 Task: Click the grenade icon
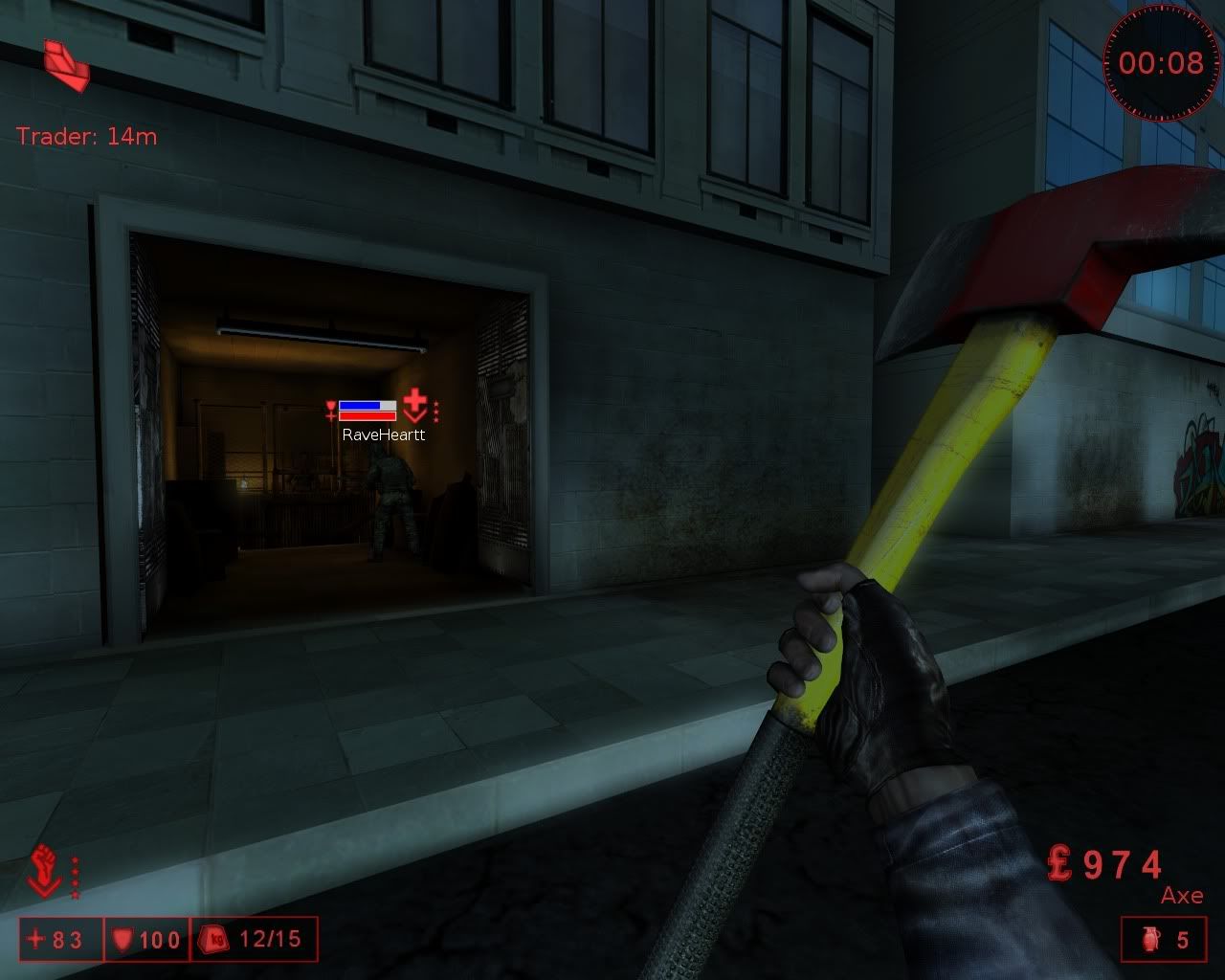pyautogui.click(x=1150, y=940)
